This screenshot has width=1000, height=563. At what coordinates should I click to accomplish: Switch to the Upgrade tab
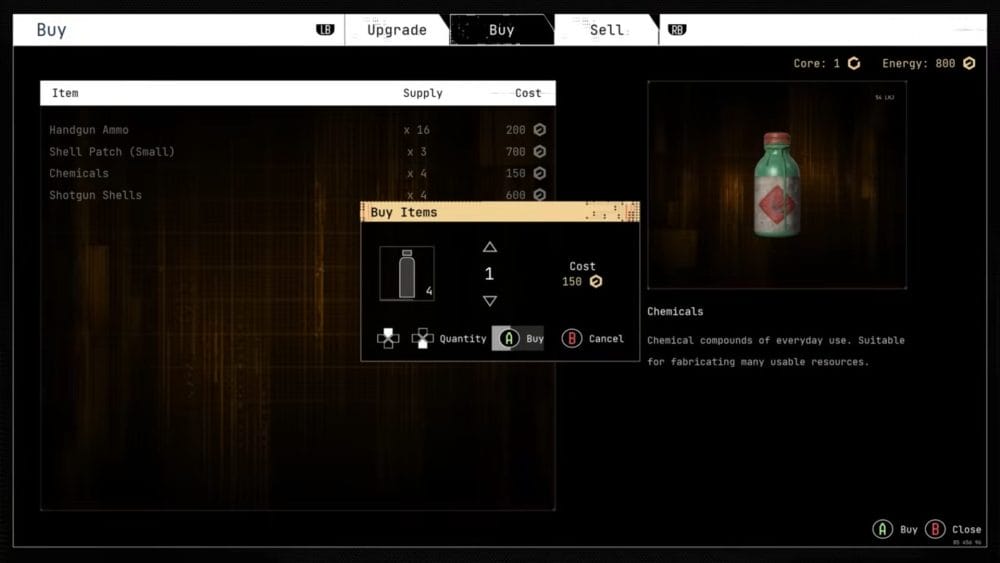pos(397,30)
